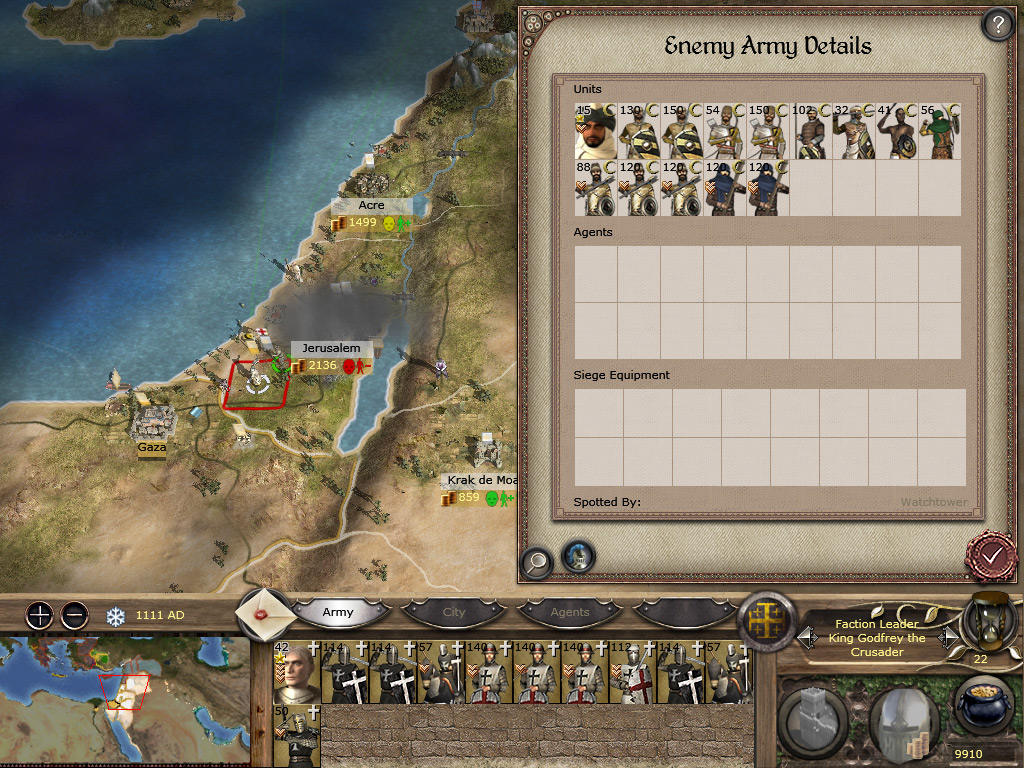Click the helmet icon beside the magnifying glass
The width and height of the screenshot is (1024, 768).
coord(578,557)
